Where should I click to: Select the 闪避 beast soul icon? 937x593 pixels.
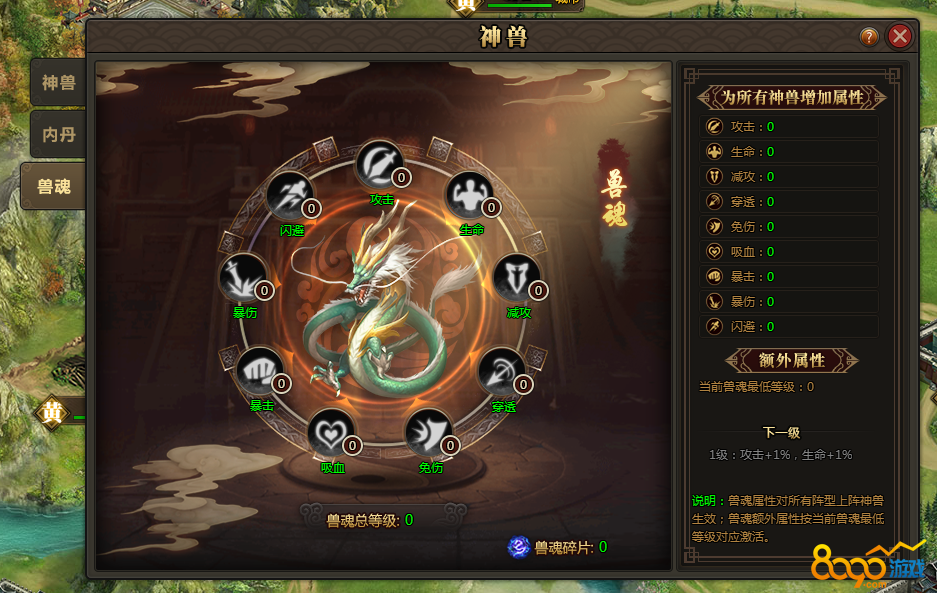tap(290, 196)
